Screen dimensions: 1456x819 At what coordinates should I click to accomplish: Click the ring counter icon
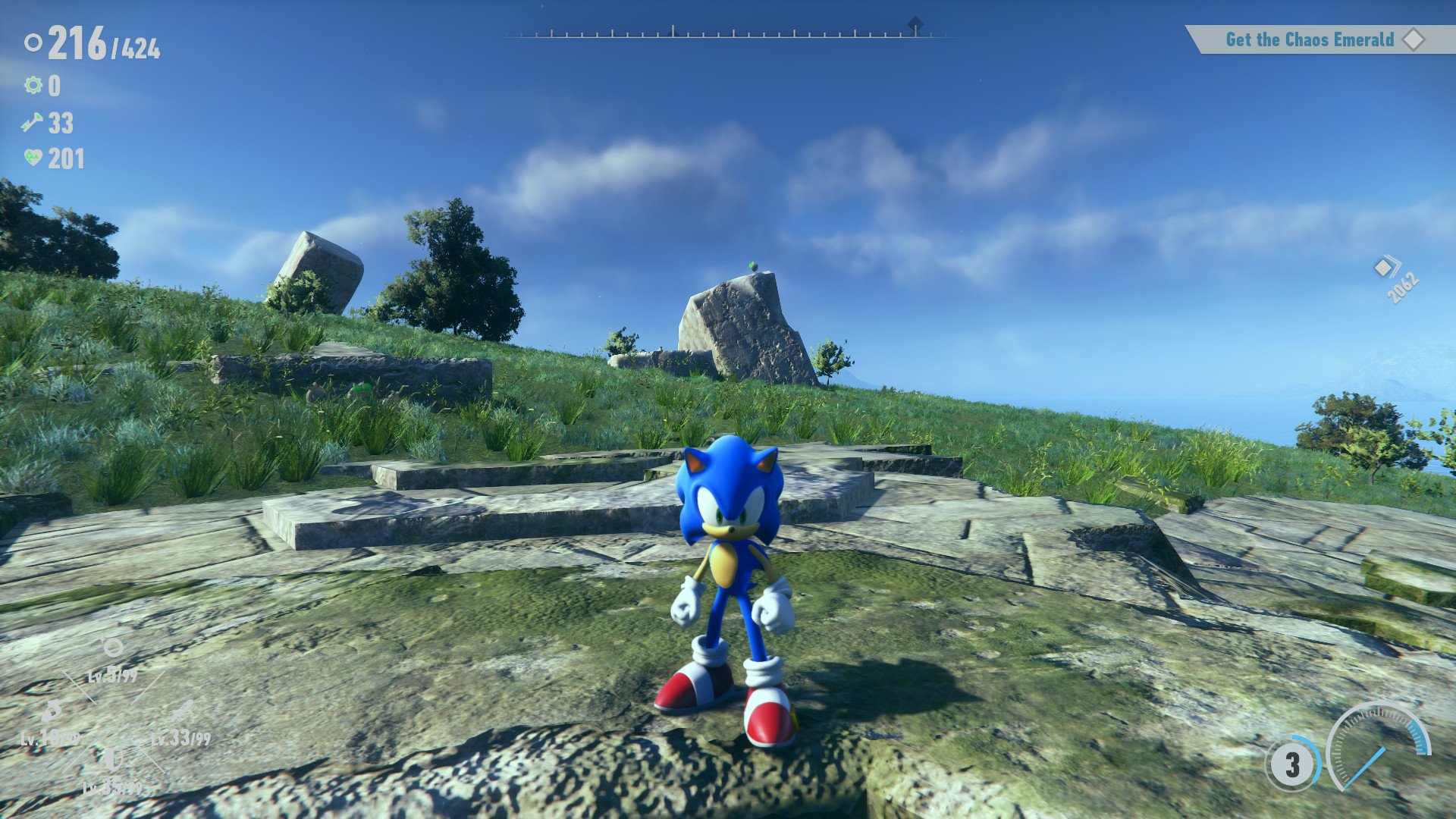pos(33,42)
